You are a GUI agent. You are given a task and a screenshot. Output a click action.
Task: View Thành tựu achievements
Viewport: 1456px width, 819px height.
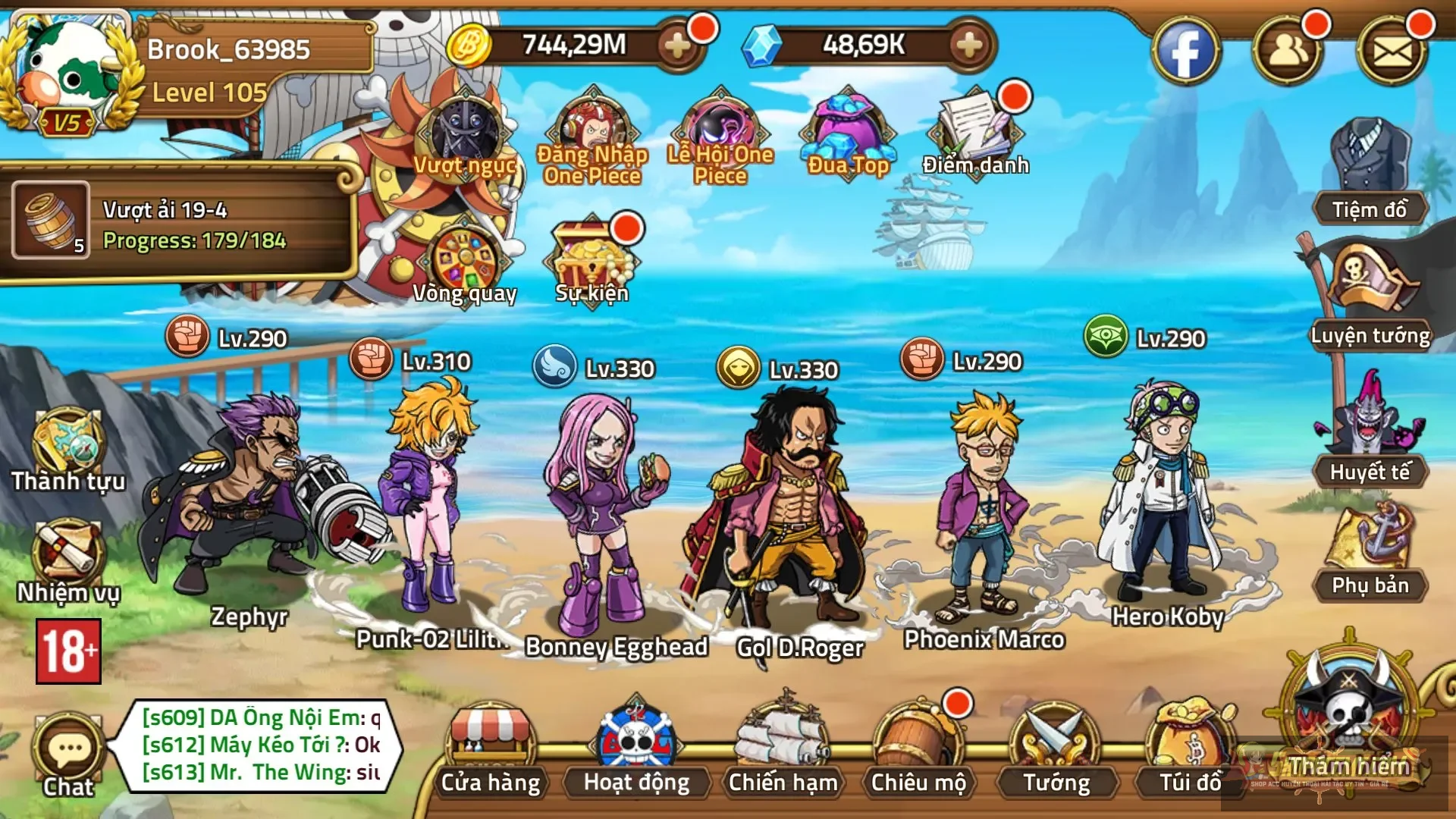[68, 451]
